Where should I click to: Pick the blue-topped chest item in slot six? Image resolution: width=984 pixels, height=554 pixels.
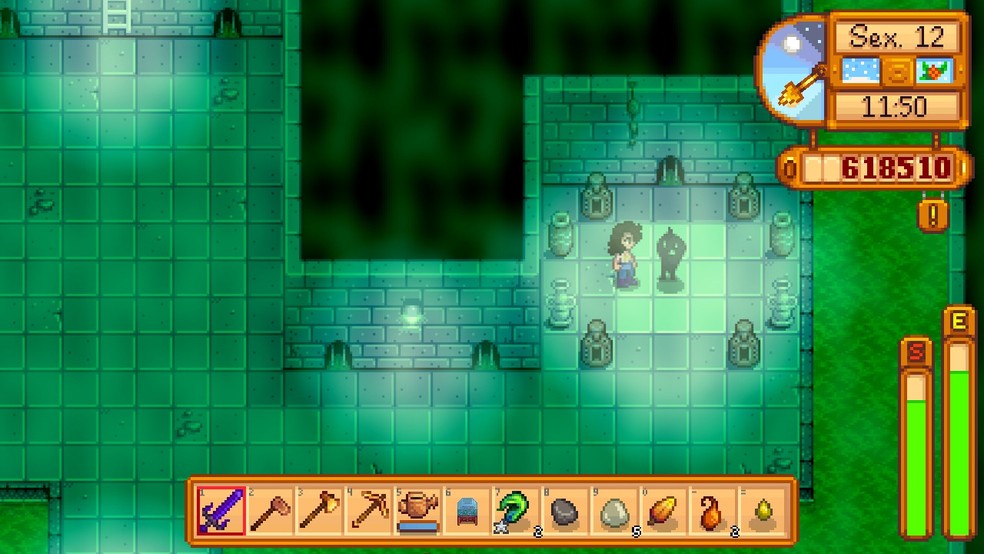(x=466, y=512)
